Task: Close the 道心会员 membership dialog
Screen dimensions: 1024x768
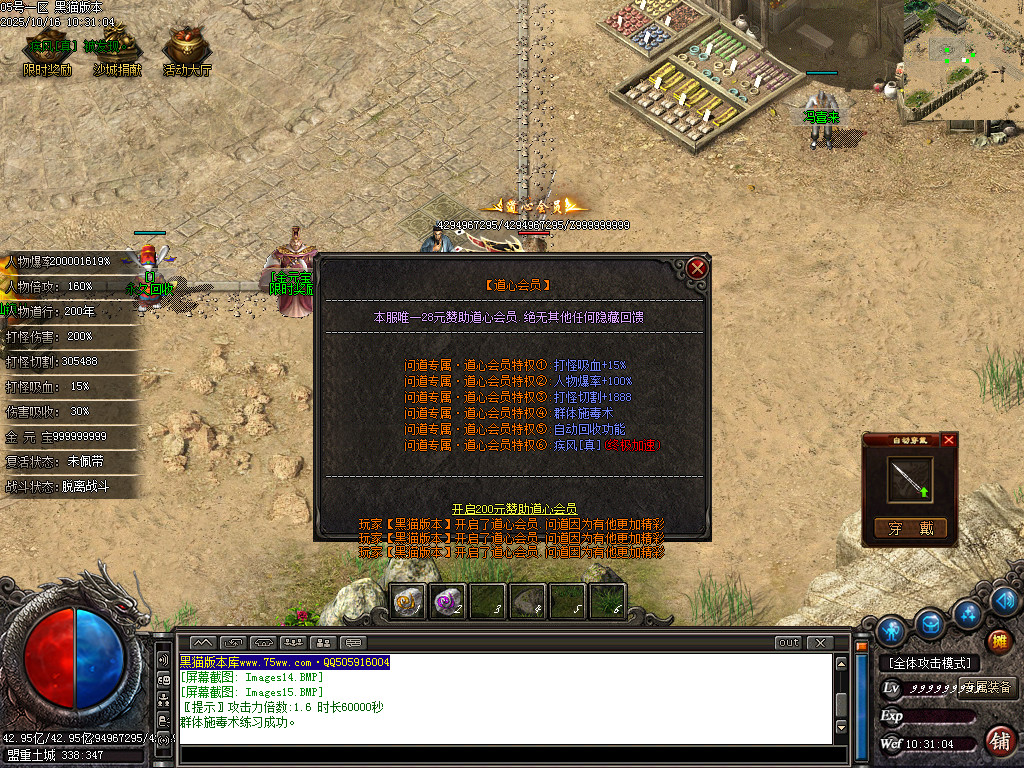Action: point(697,268)
